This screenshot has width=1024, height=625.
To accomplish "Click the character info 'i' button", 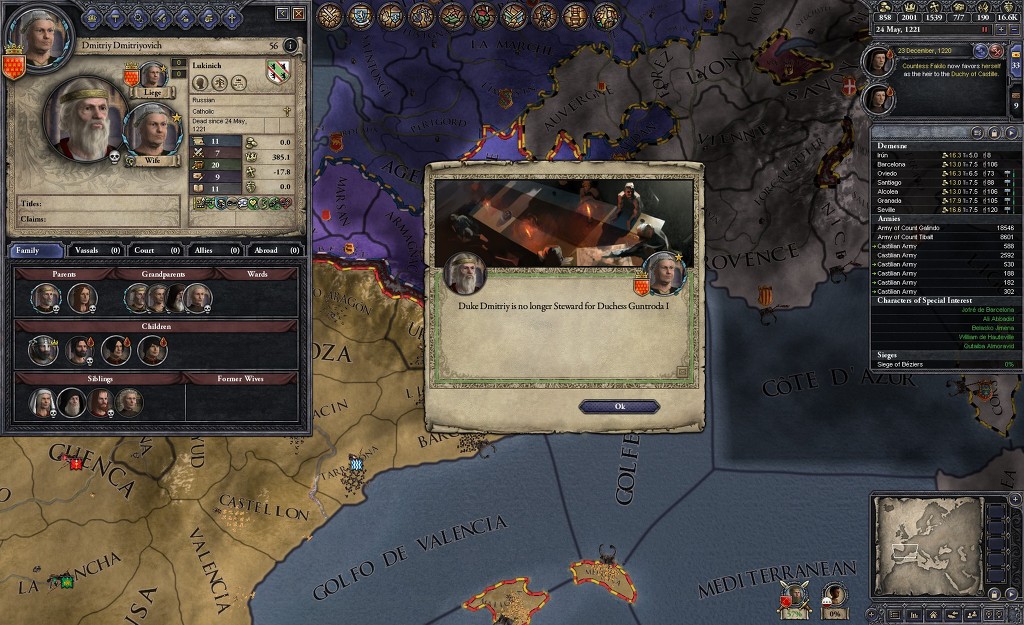I will point(291,45).
